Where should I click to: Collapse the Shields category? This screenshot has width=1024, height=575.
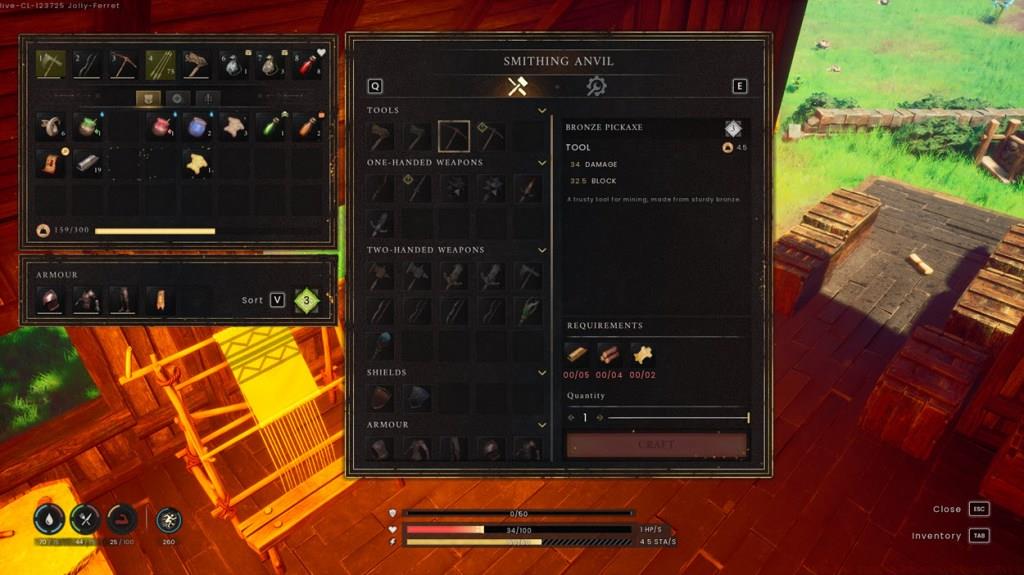[542, 372]
